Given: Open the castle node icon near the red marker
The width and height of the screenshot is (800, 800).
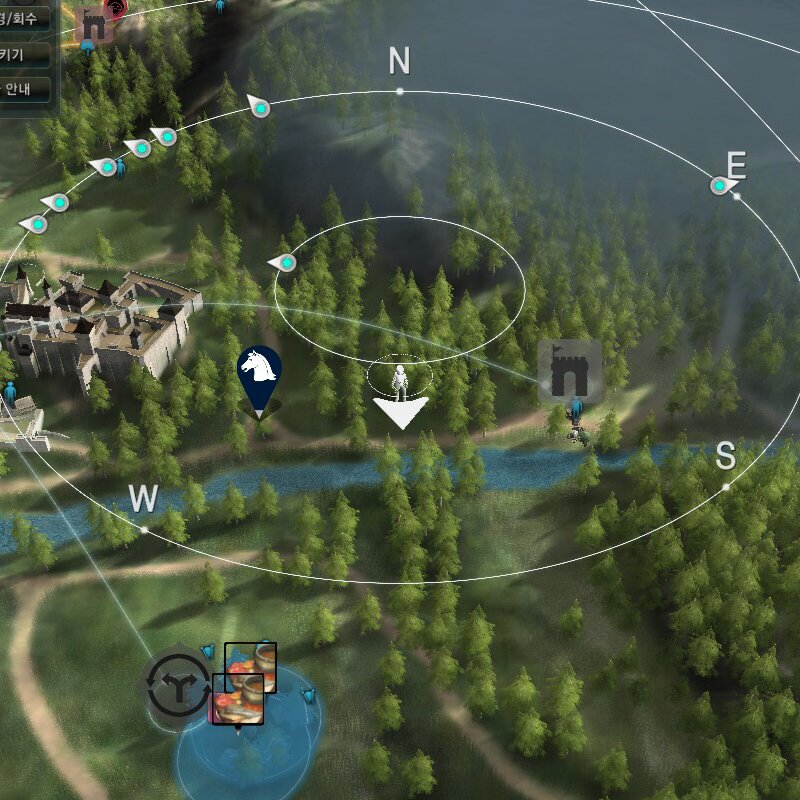Looking at the screenshot, I should (94, 25).
